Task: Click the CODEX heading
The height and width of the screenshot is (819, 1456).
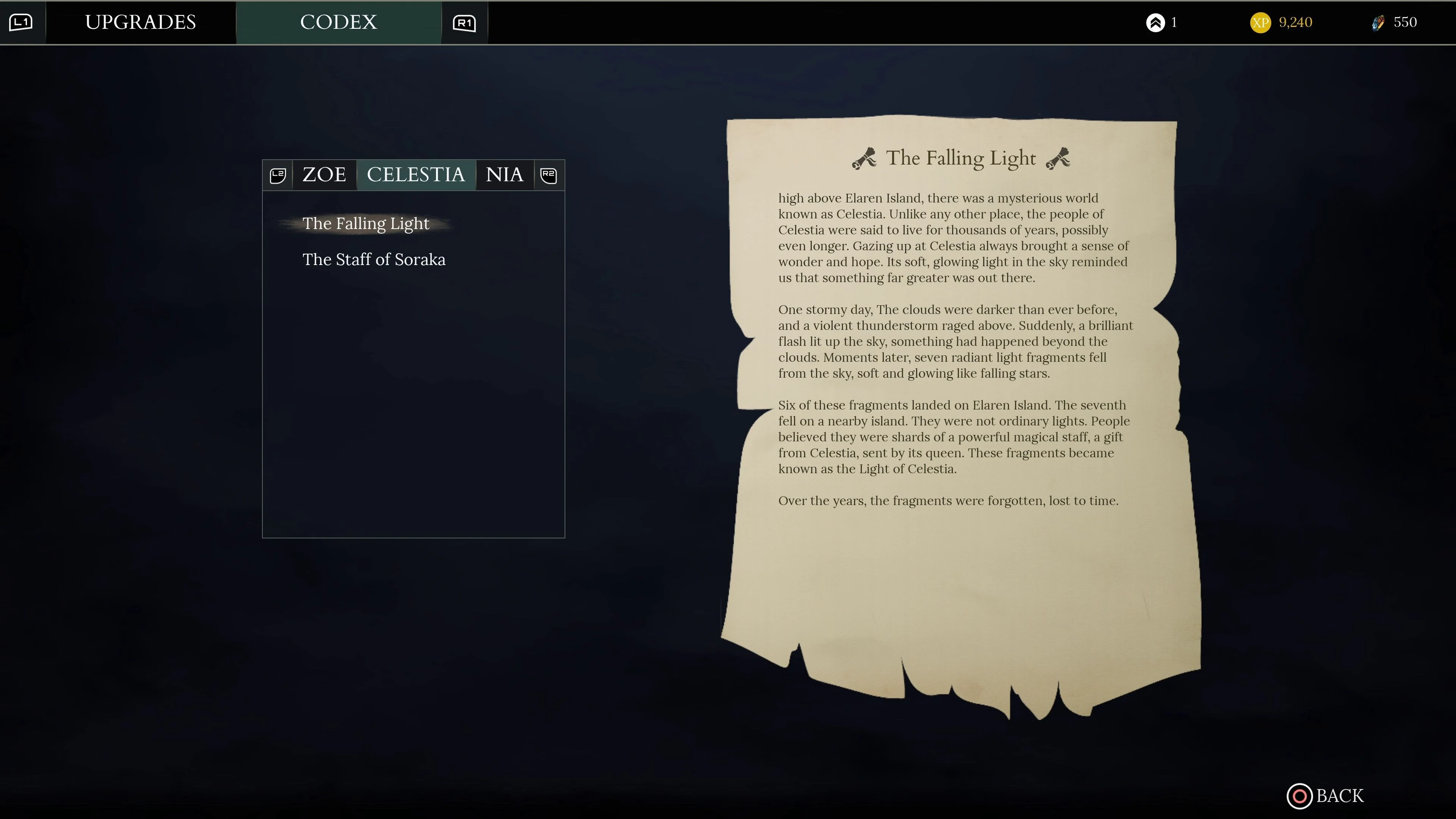Action: pos(339,22)
